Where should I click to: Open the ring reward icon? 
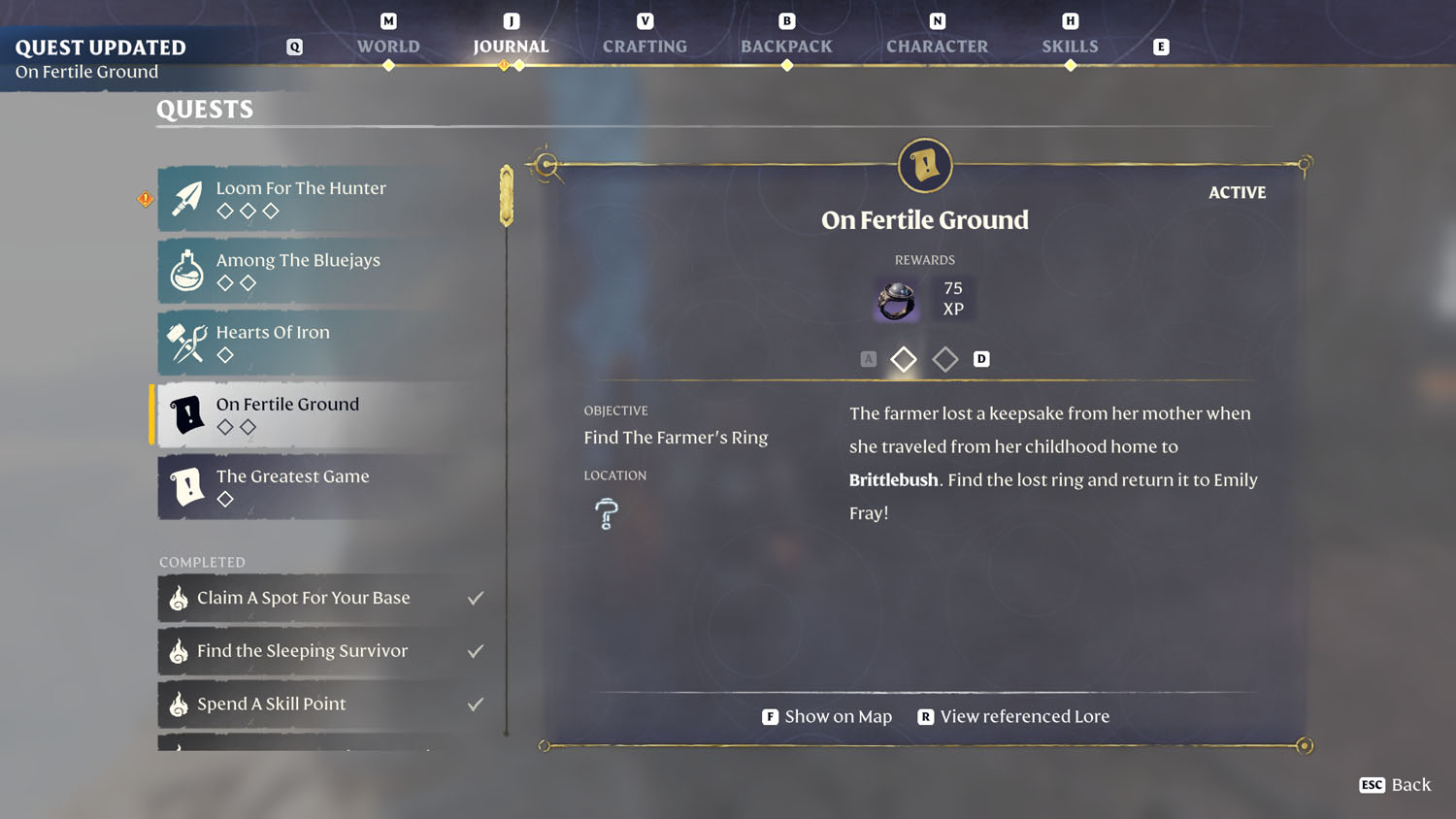tap(895, 300)
